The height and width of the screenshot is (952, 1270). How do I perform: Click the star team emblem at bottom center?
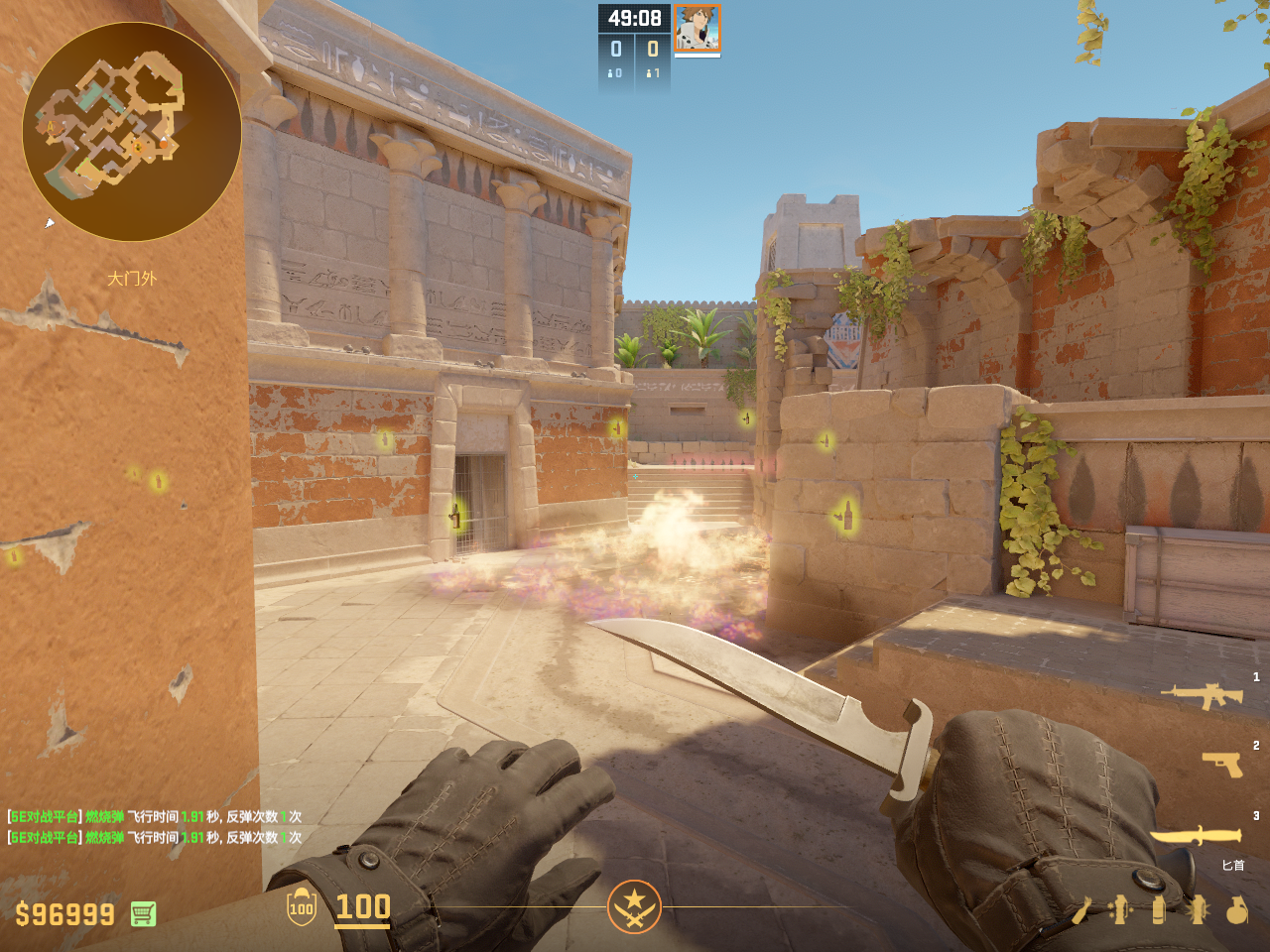(x=634, y=906)
